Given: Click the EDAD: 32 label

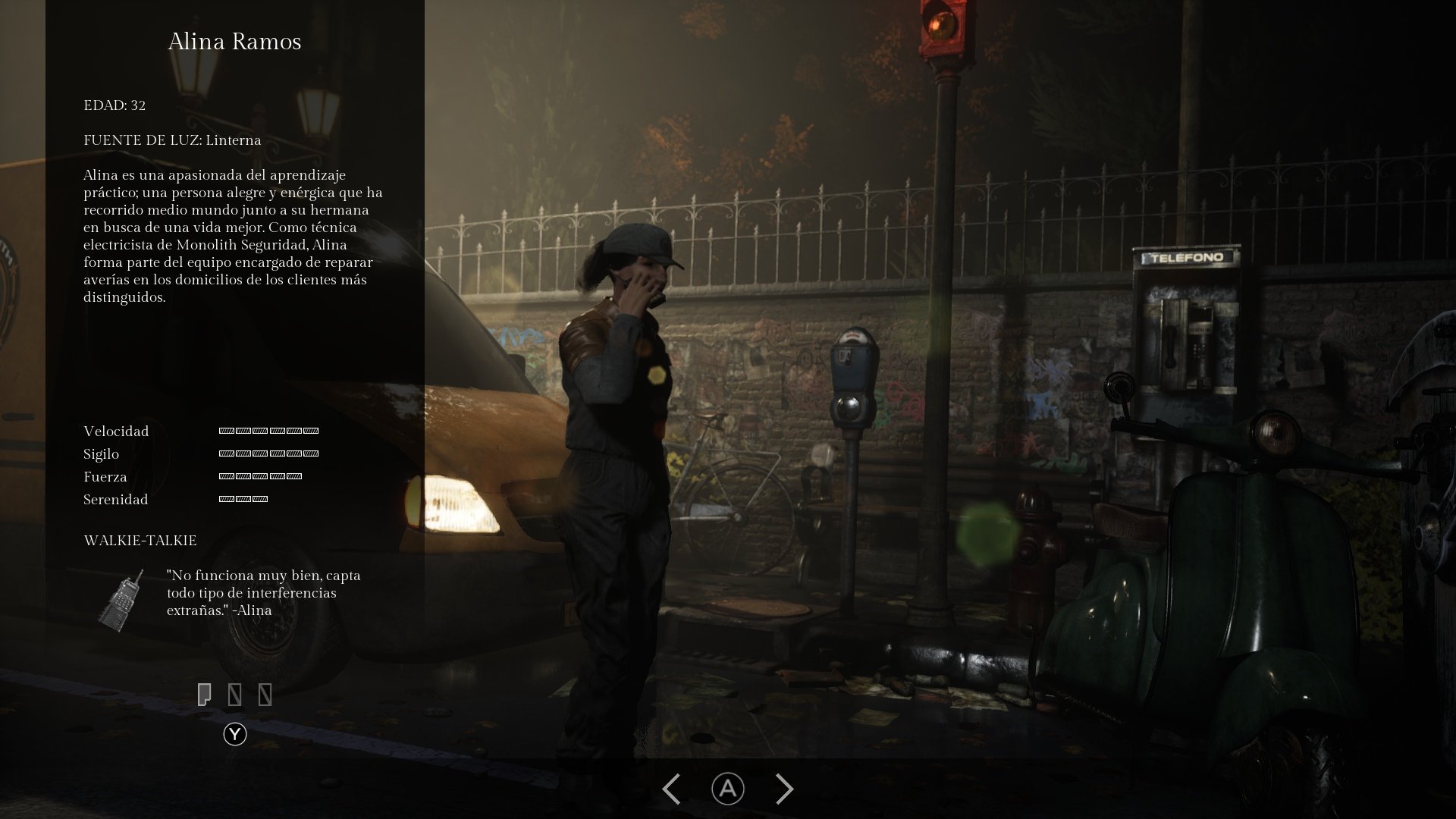Looking at the screenshot, I should 114,106.
